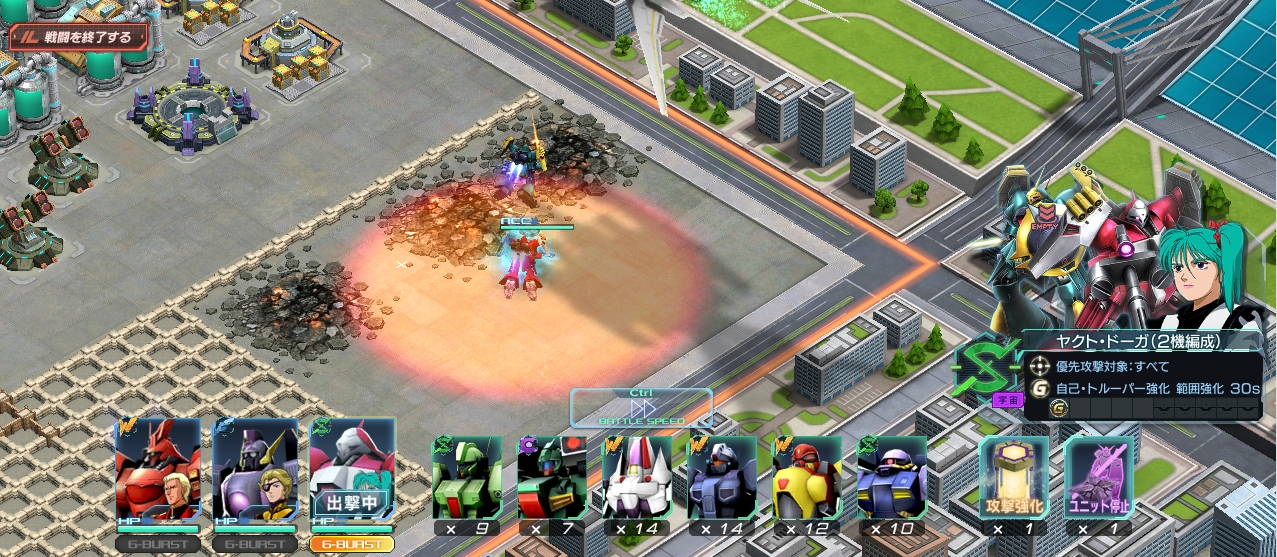Activate the orange G-BURST button
The height and width of the screenshot is (557, 1277).
tap(351, 544)
